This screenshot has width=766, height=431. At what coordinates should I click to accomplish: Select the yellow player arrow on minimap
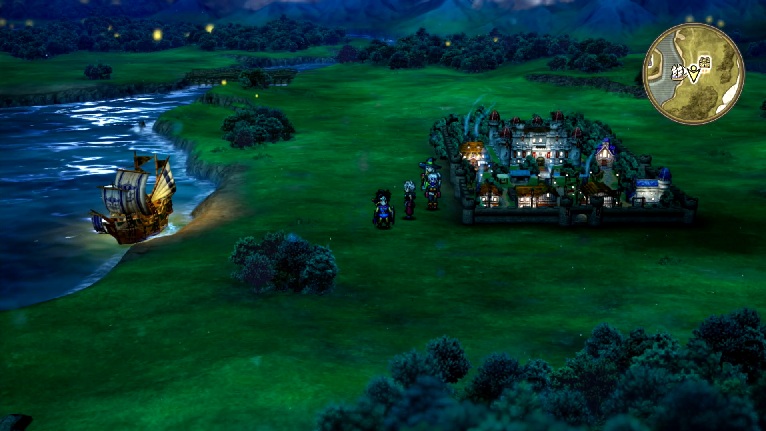point(694,73)
